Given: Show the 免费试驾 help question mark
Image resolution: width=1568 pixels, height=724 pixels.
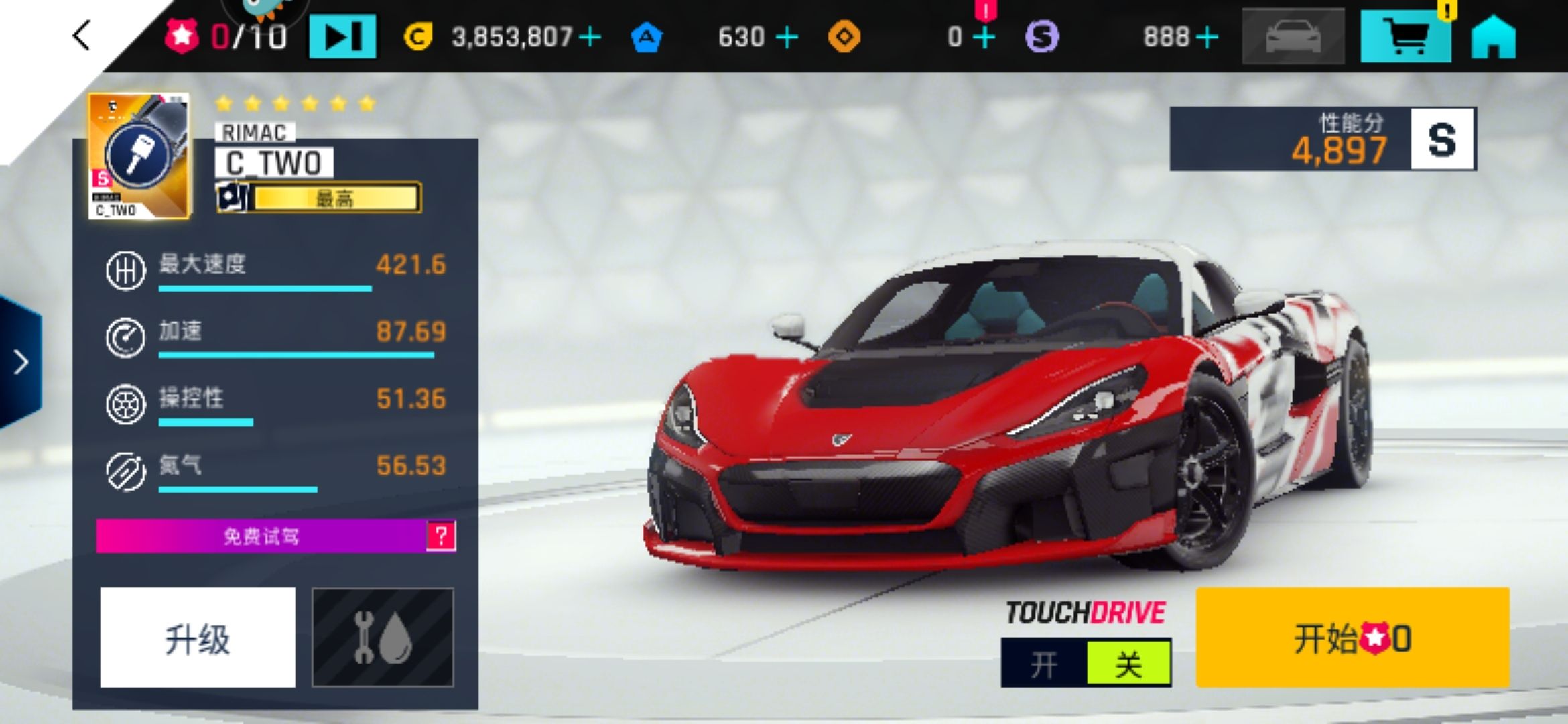Looking at the screenshot, I should pyautogui.click(x=441, y=536).
